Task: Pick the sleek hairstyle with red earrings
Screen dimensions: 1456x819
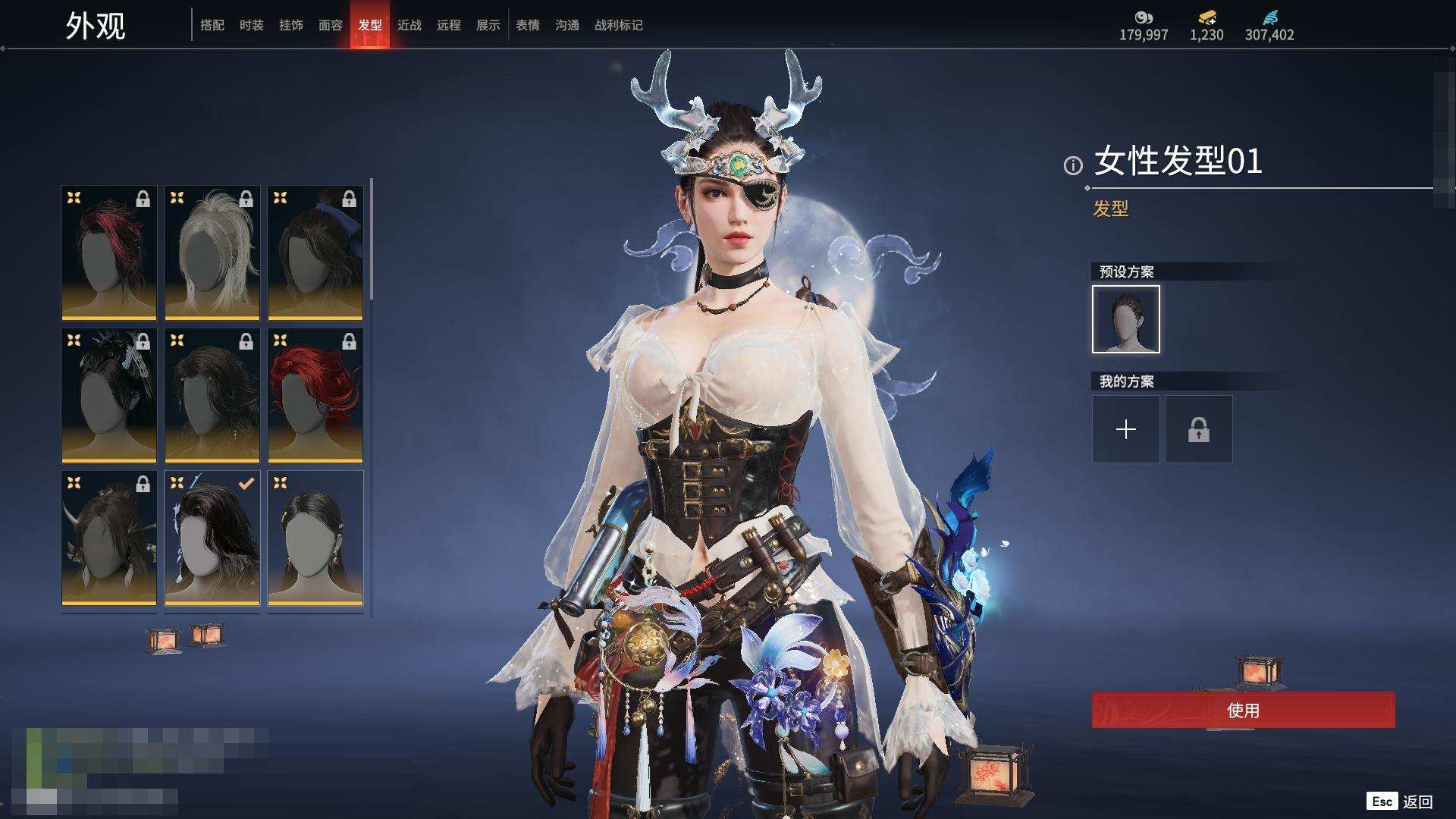Action: click(x=315, y=538)
